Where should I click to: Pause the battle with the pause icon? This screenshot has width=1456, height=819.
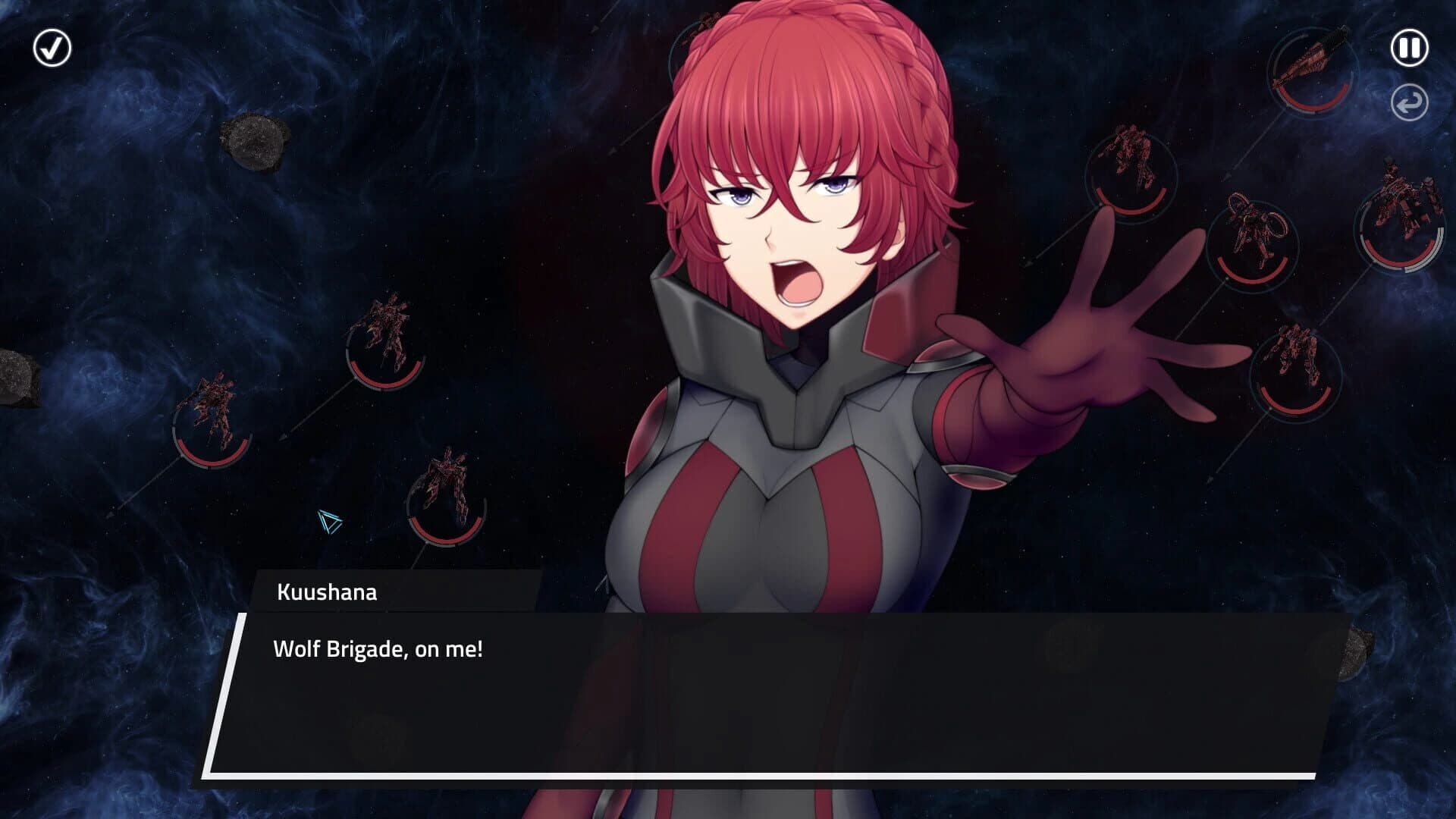click(1409, 48)
